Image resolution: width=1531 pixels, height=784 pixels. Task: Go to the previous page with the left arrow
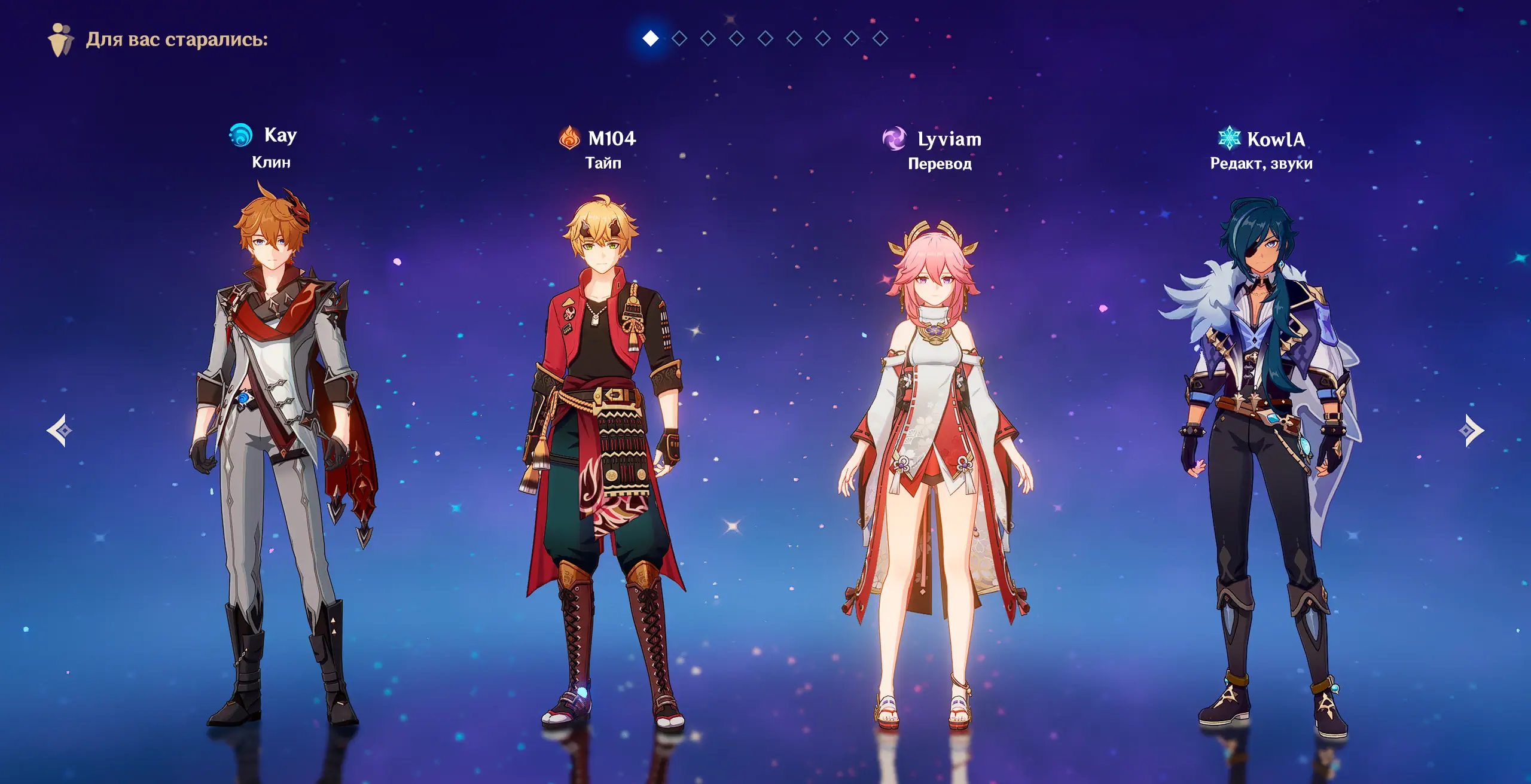(x=59, y=431)
